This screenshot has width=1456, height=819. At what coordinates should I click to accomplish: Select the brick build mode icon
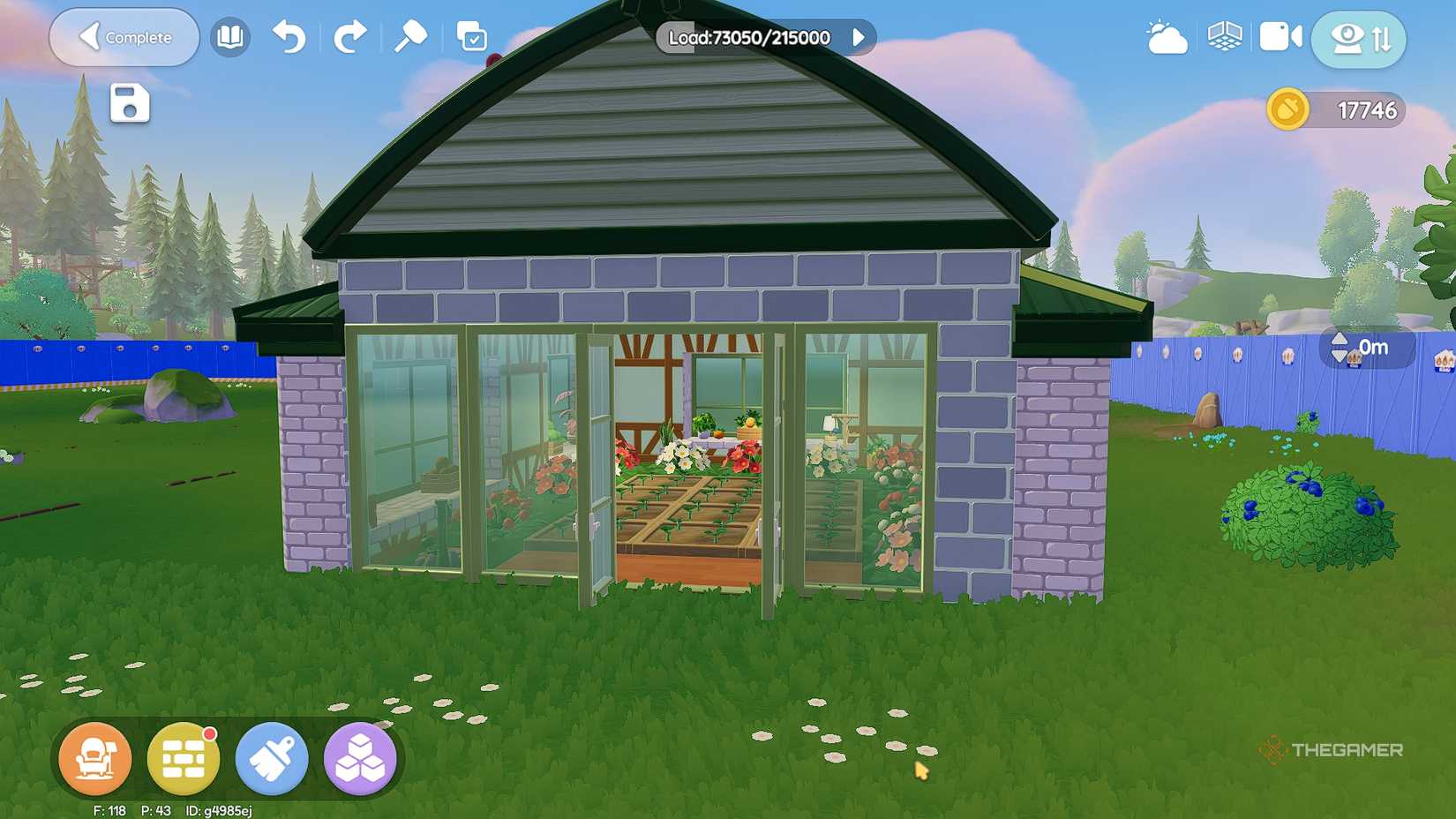(x=183, y=759)
